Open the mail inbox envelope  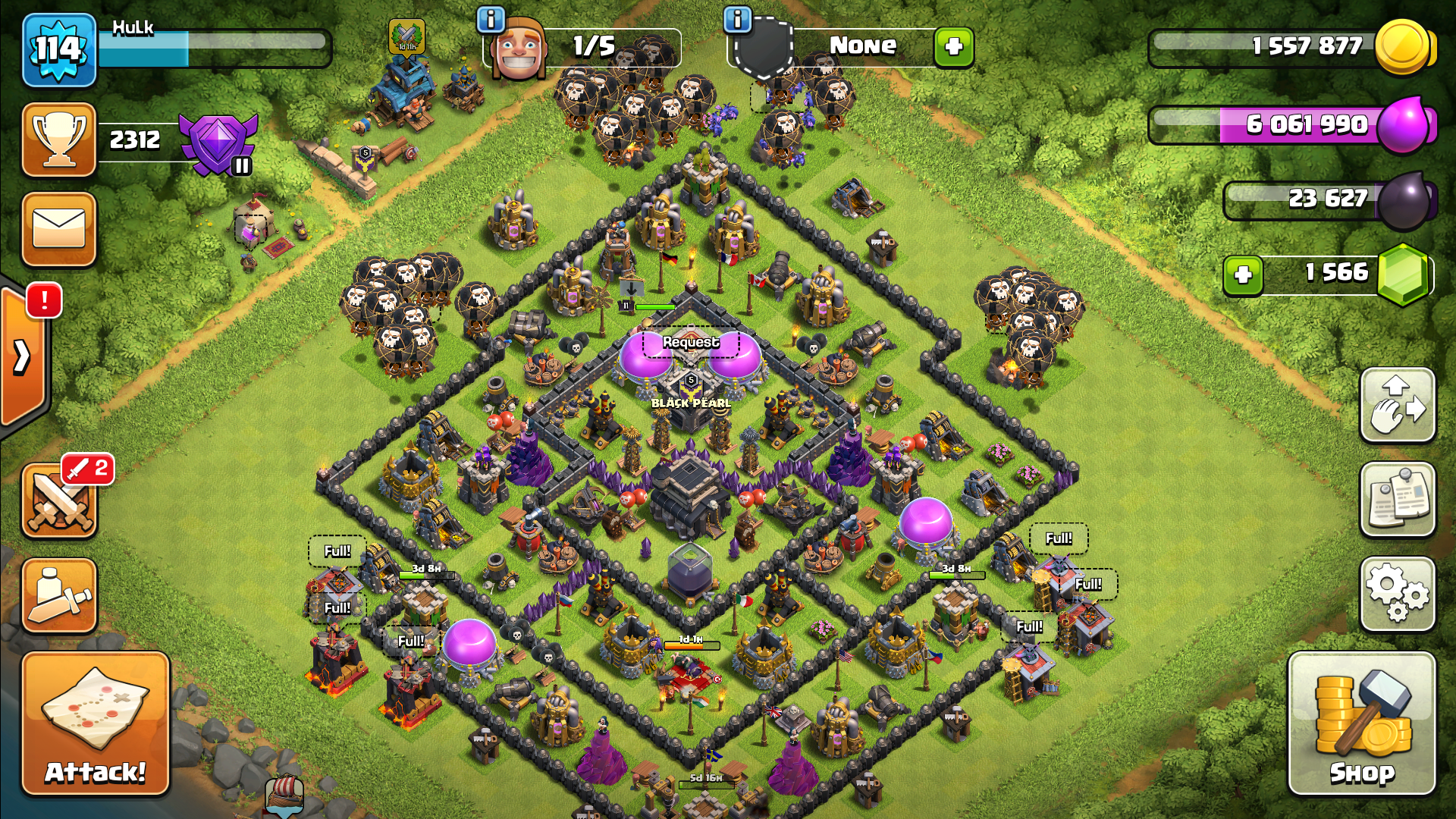click(59, 229)
